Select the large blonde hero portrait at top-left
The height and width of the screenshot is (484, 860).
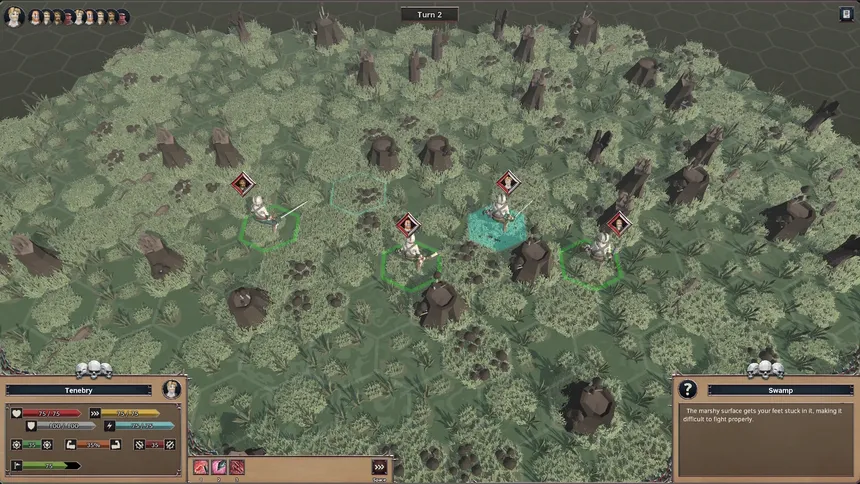pyautogui.click(x=14, y=16)
